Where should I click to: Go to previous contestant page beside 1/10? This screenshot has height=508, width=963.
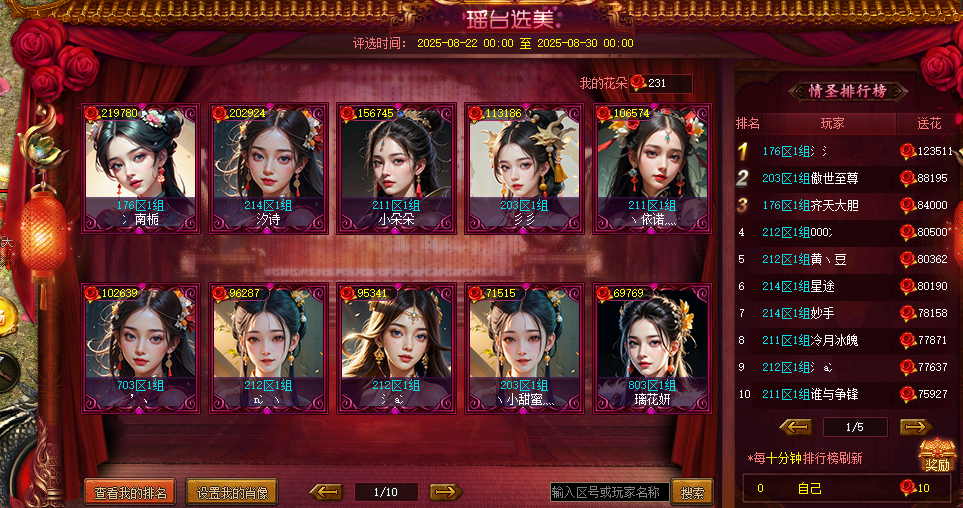326,491
